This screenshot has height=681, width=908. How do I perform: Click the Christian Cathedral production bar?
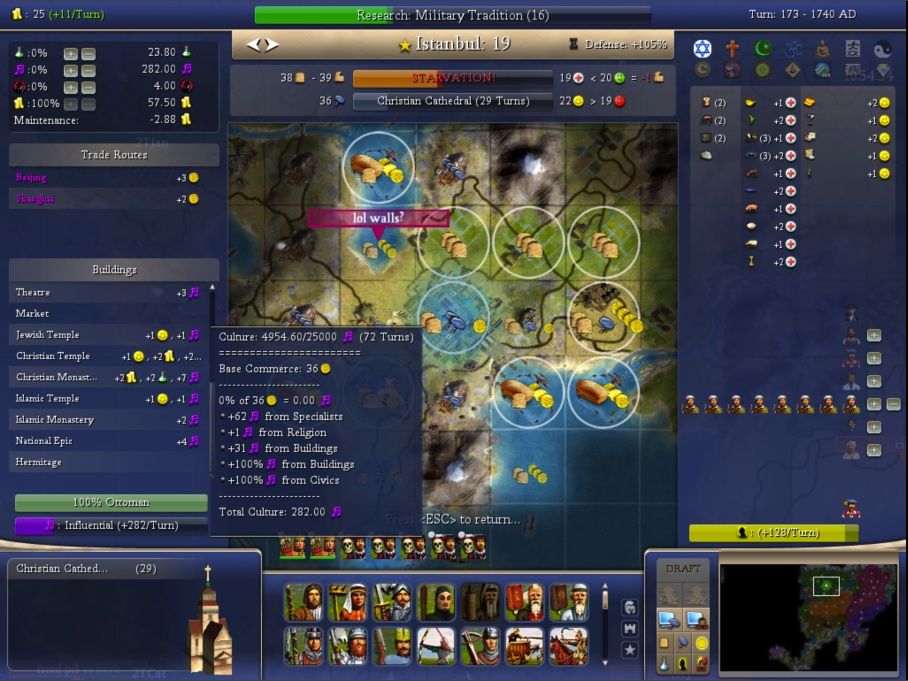click(452, 101)
